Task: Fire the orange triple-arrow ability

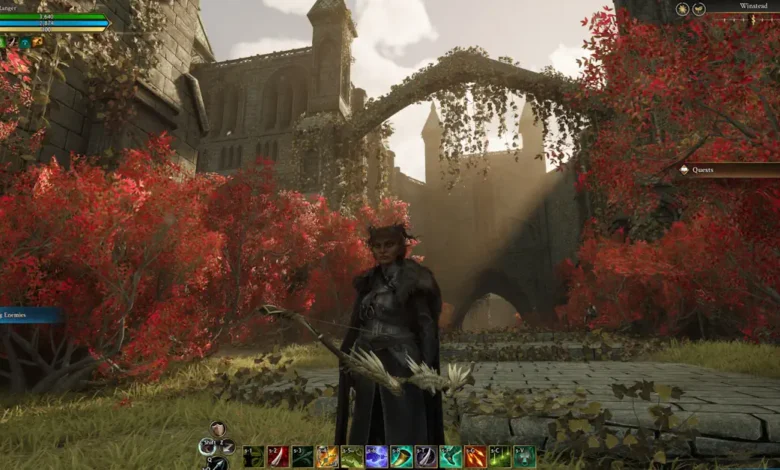Action: (475, 457)
